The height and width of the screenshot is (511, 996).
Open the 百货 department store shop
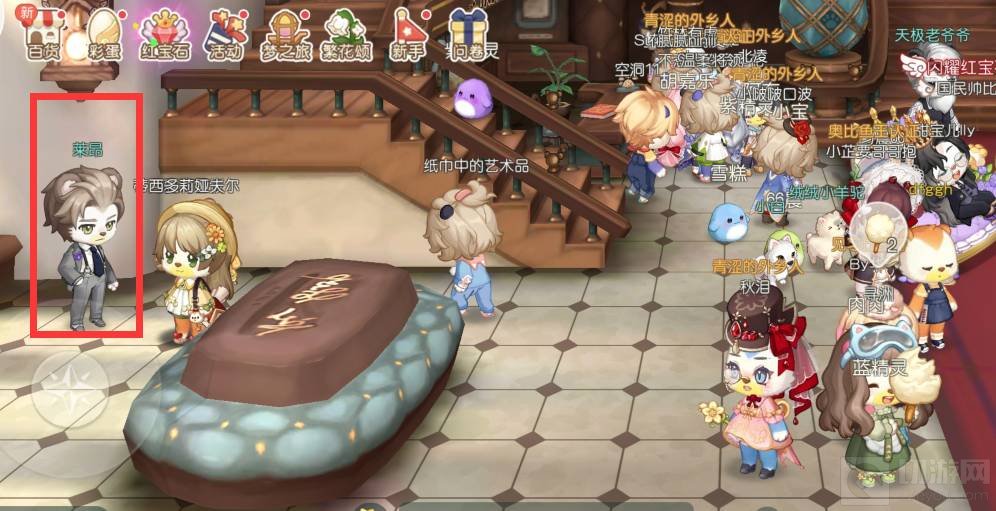pyautogui.click(x=44, y=32)
